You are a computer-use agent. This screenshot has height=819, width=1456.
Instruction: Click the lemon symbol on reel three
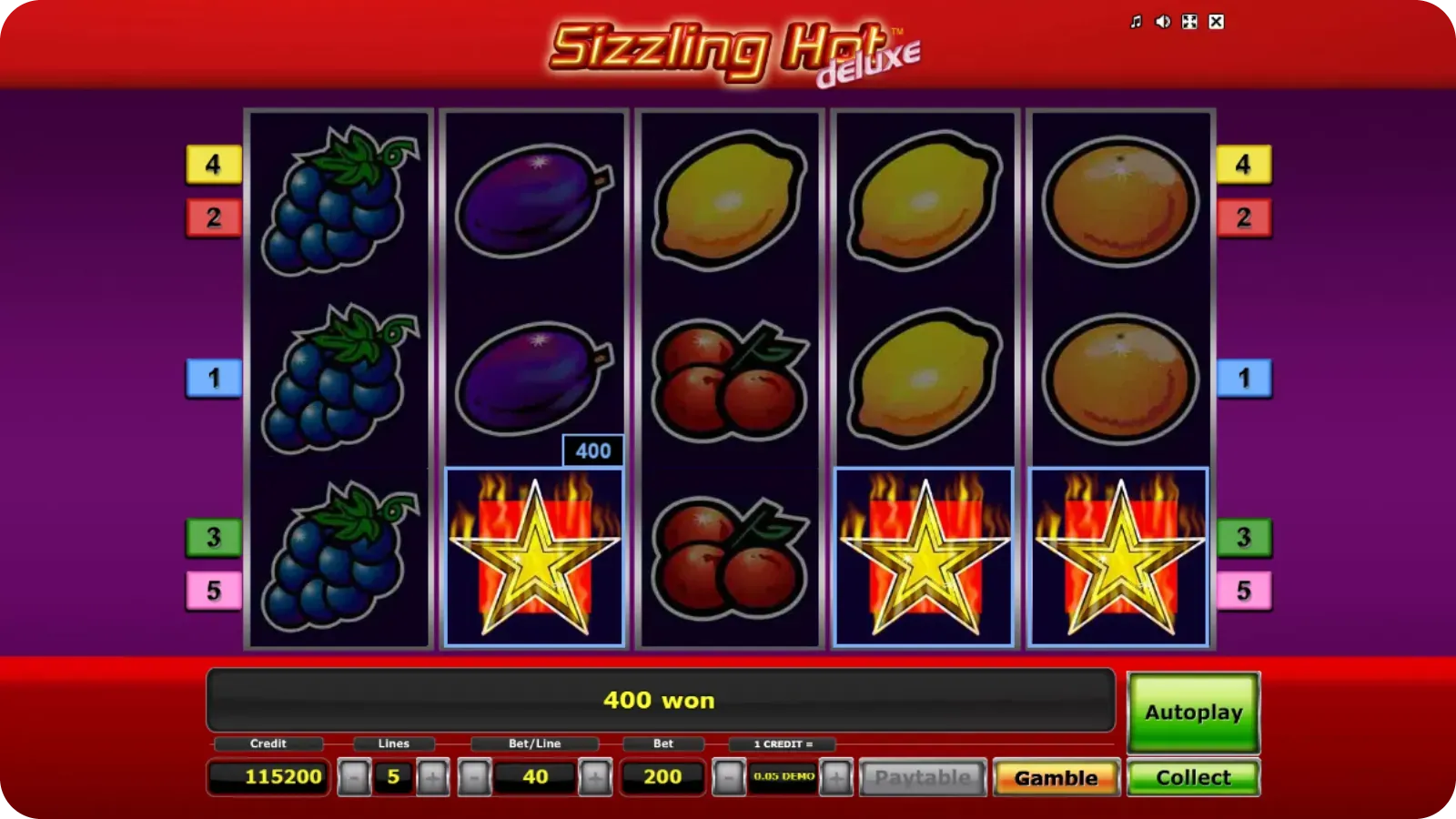tap(728, 200)
